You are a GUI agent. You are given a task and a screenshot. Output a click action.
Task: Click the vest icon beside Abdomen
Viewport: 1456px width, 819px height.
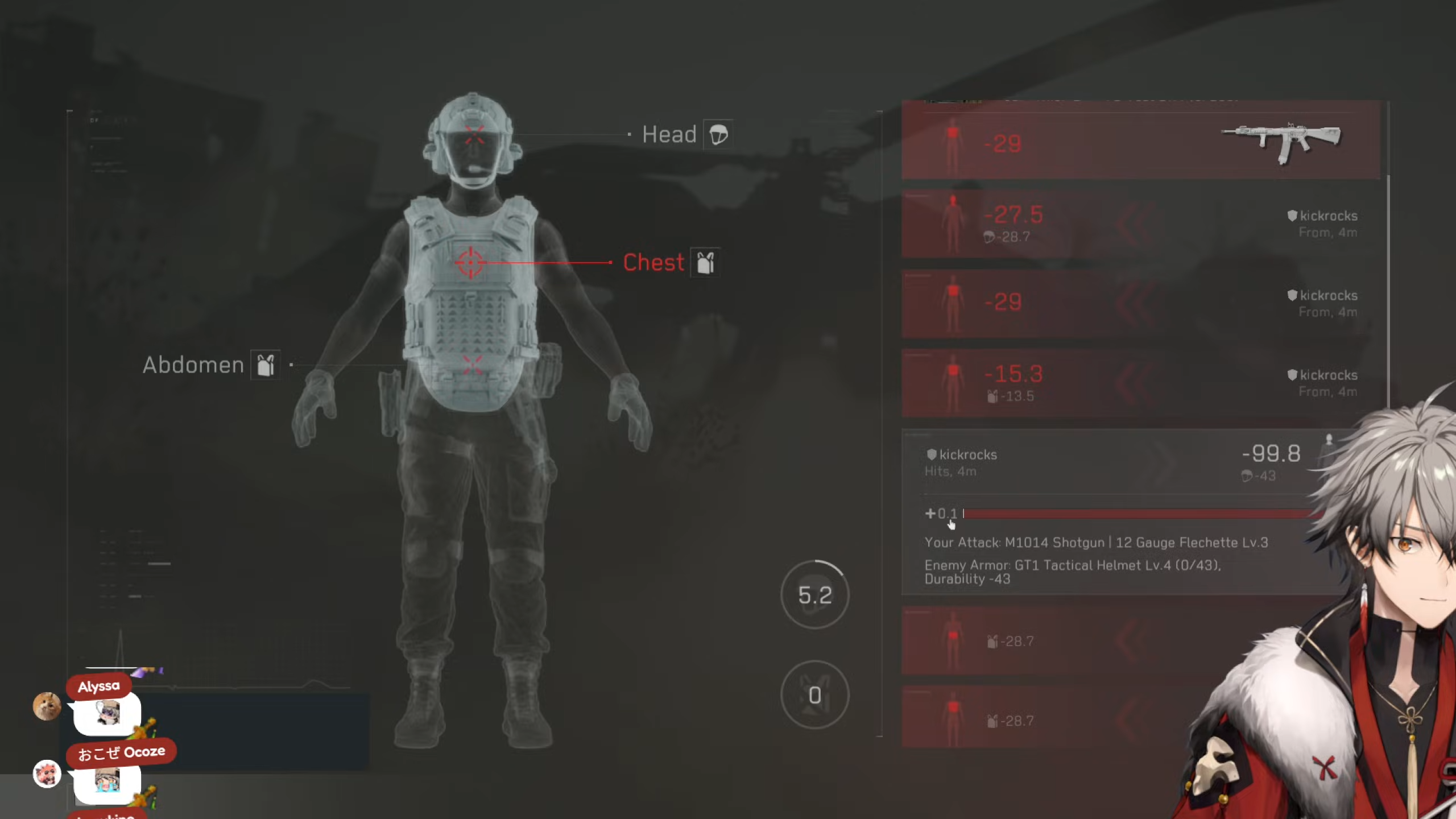point(266,365)
